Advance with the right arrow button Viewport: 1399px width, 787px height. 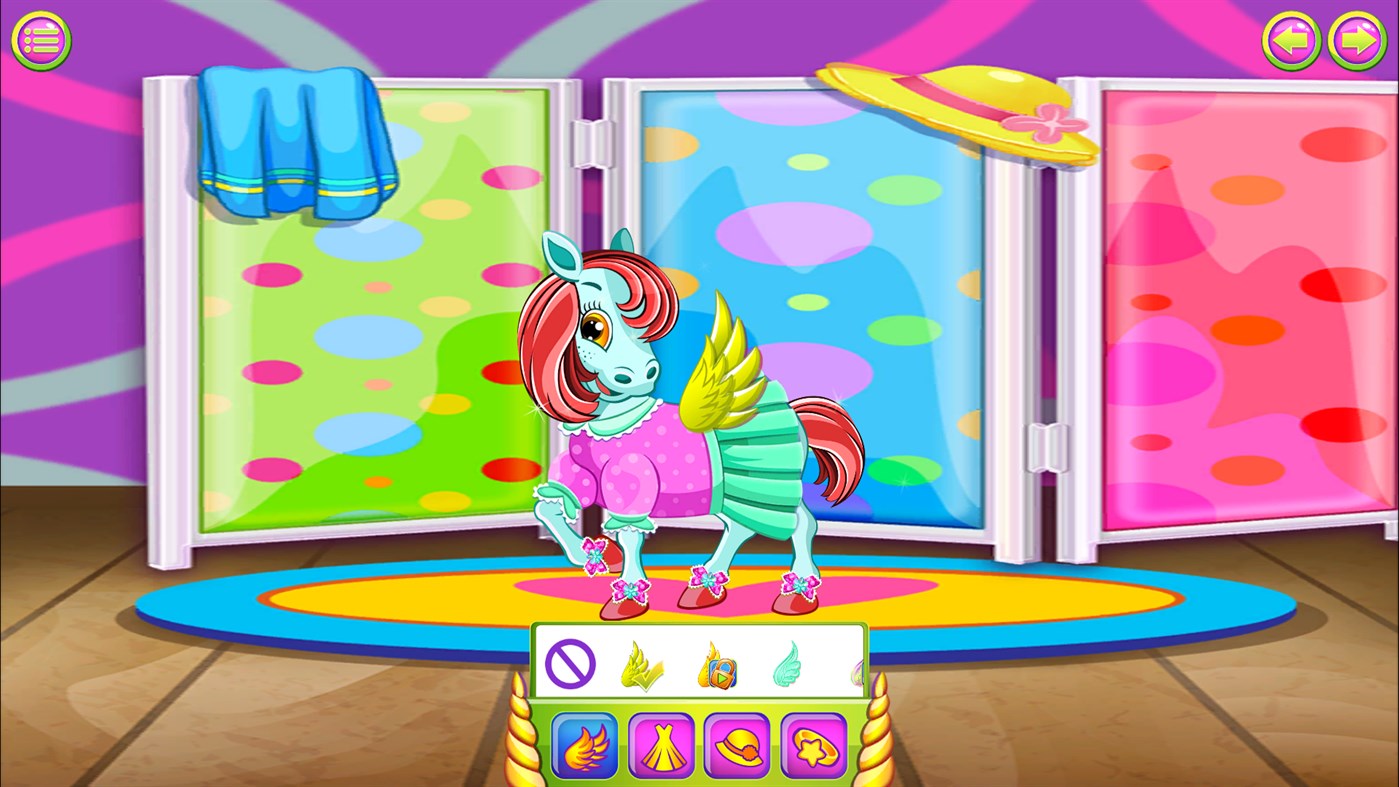[1357, 40]
